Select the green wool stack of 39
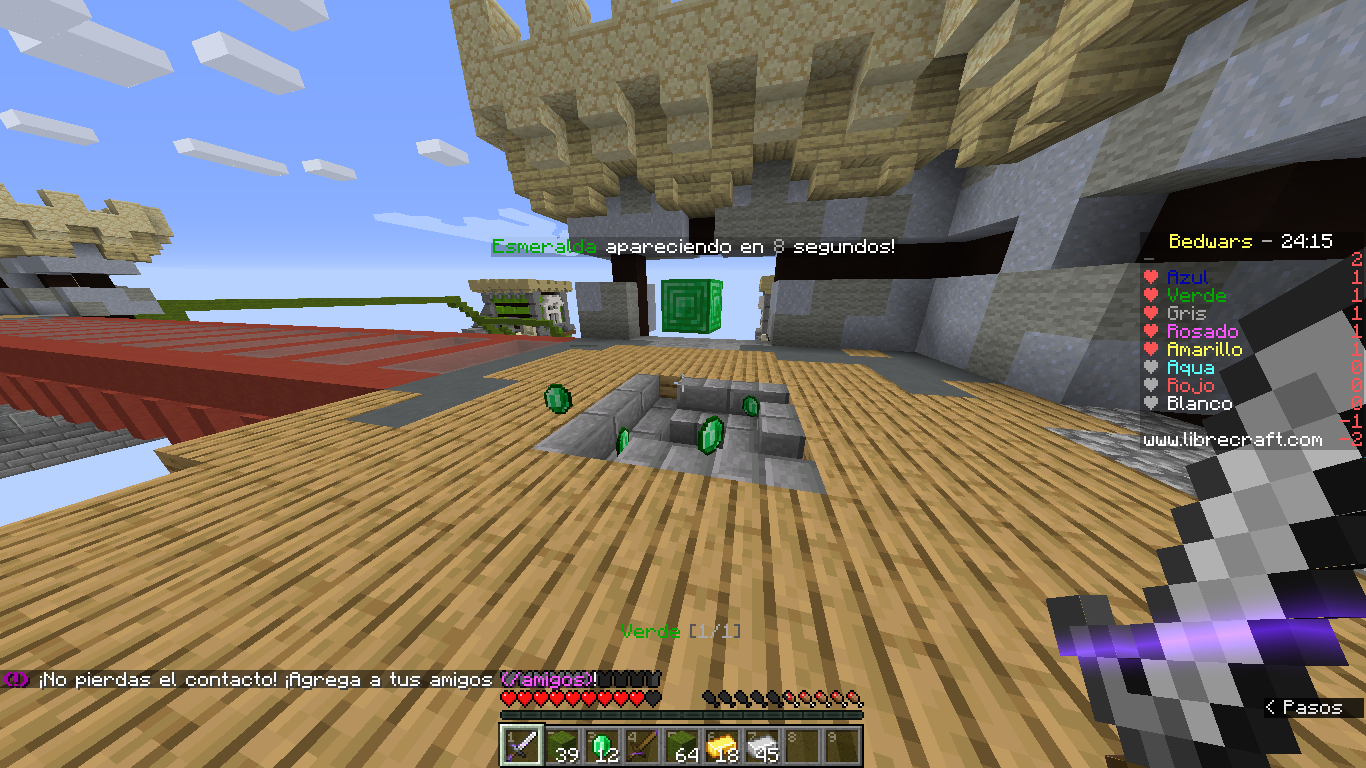1366x768 pixels. point(562,746)
